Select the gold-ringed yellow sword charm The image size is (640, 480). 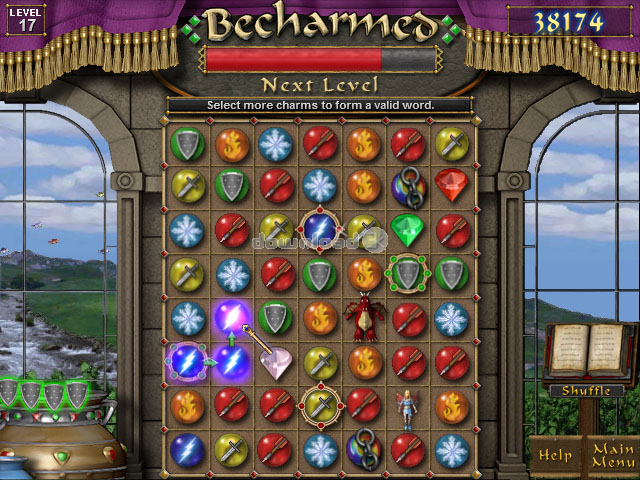(319, 405)
